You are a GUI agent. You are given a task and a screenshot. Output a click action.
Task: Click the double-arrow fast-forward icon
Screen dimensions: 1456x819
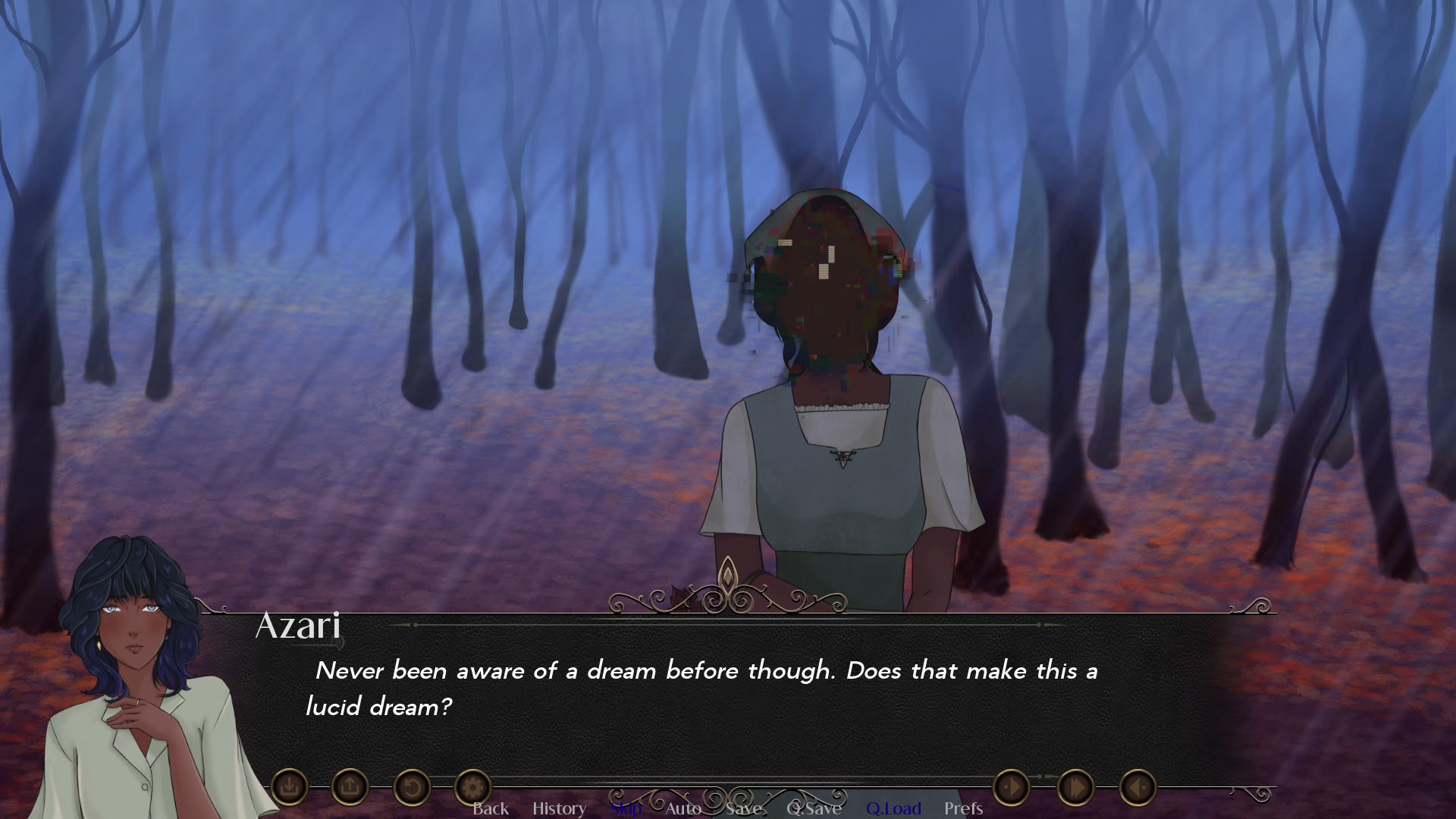click(1075, 787)
